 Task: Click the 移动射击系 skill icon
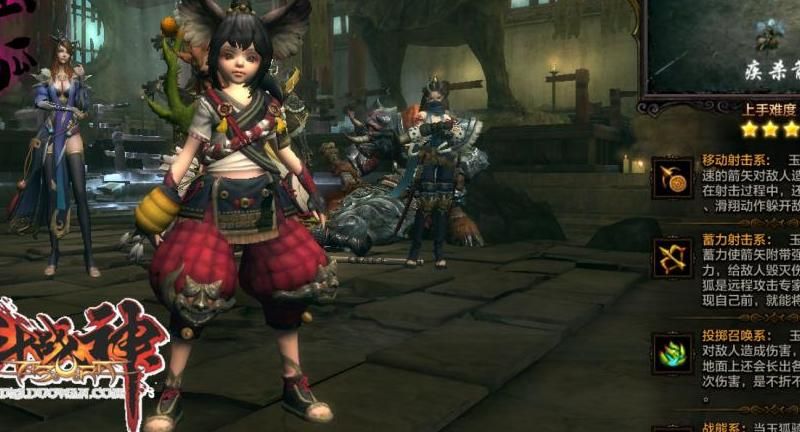(672, 177)
